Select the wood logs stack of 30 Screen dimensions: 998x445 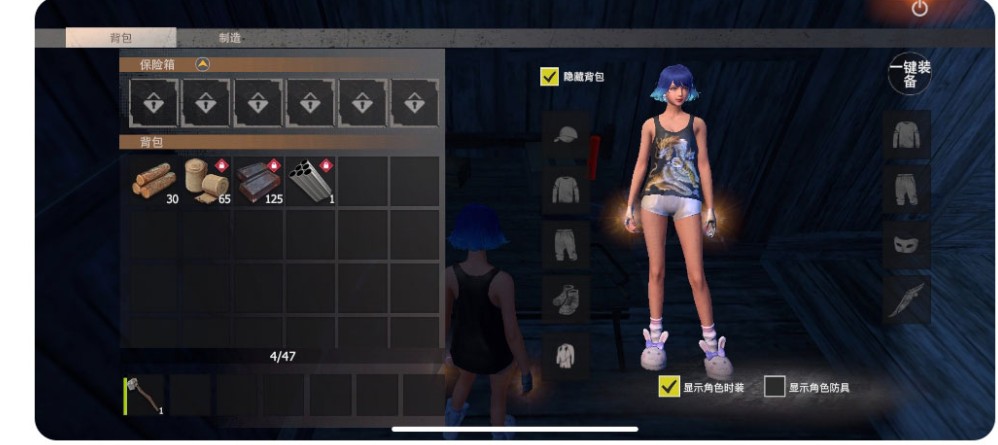point(154,181)
